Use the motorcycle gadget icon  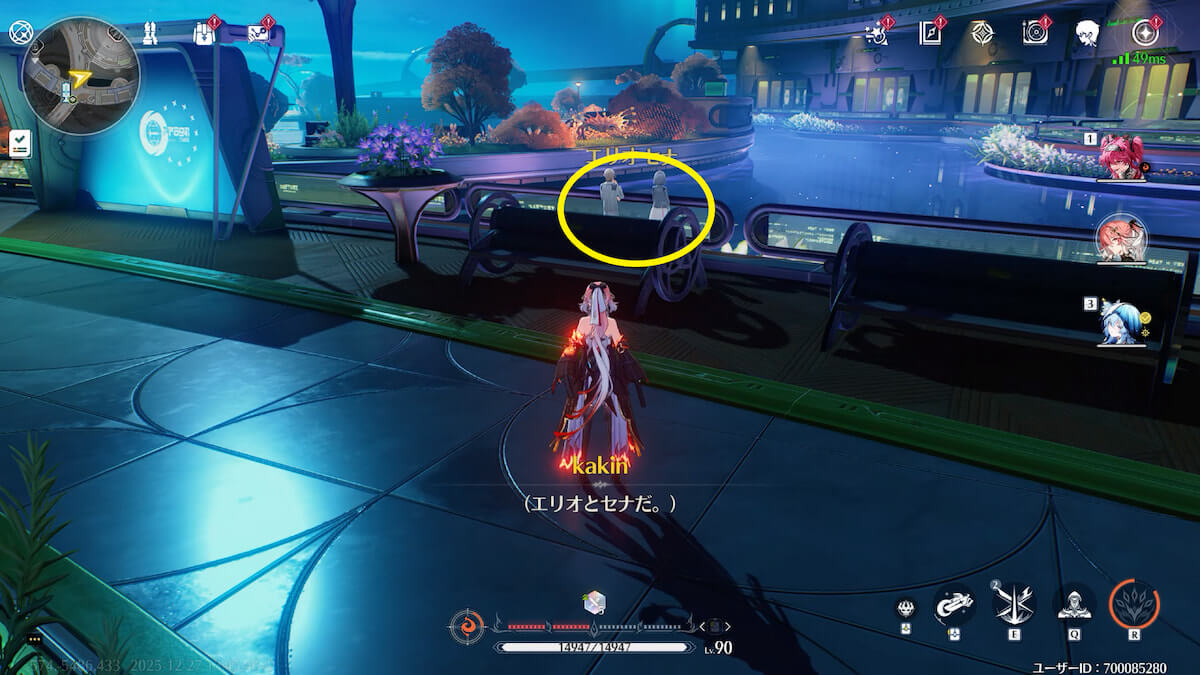953,603
